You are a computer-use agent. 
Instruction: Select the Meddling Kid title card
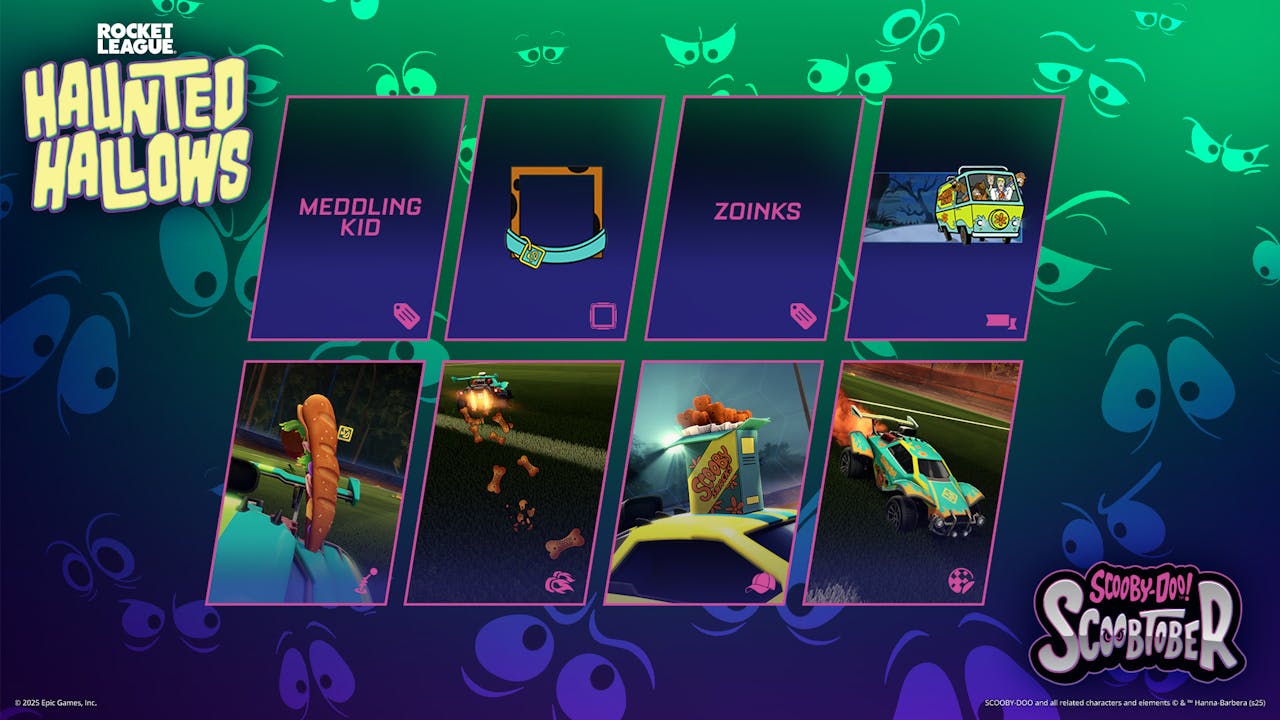click(x=358, y=218)
